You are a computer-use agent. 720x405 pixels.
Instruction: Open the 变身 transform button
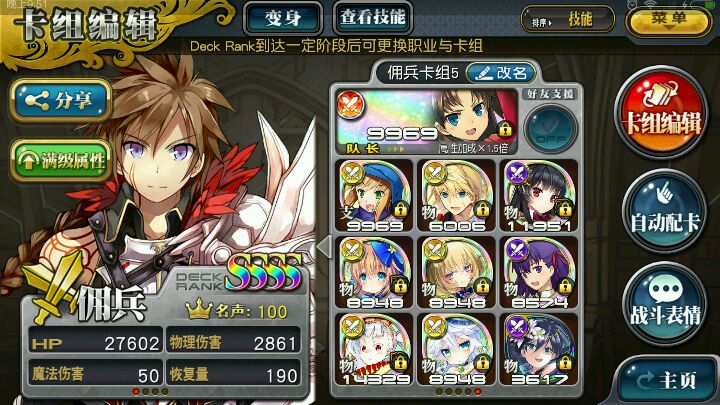284,17
